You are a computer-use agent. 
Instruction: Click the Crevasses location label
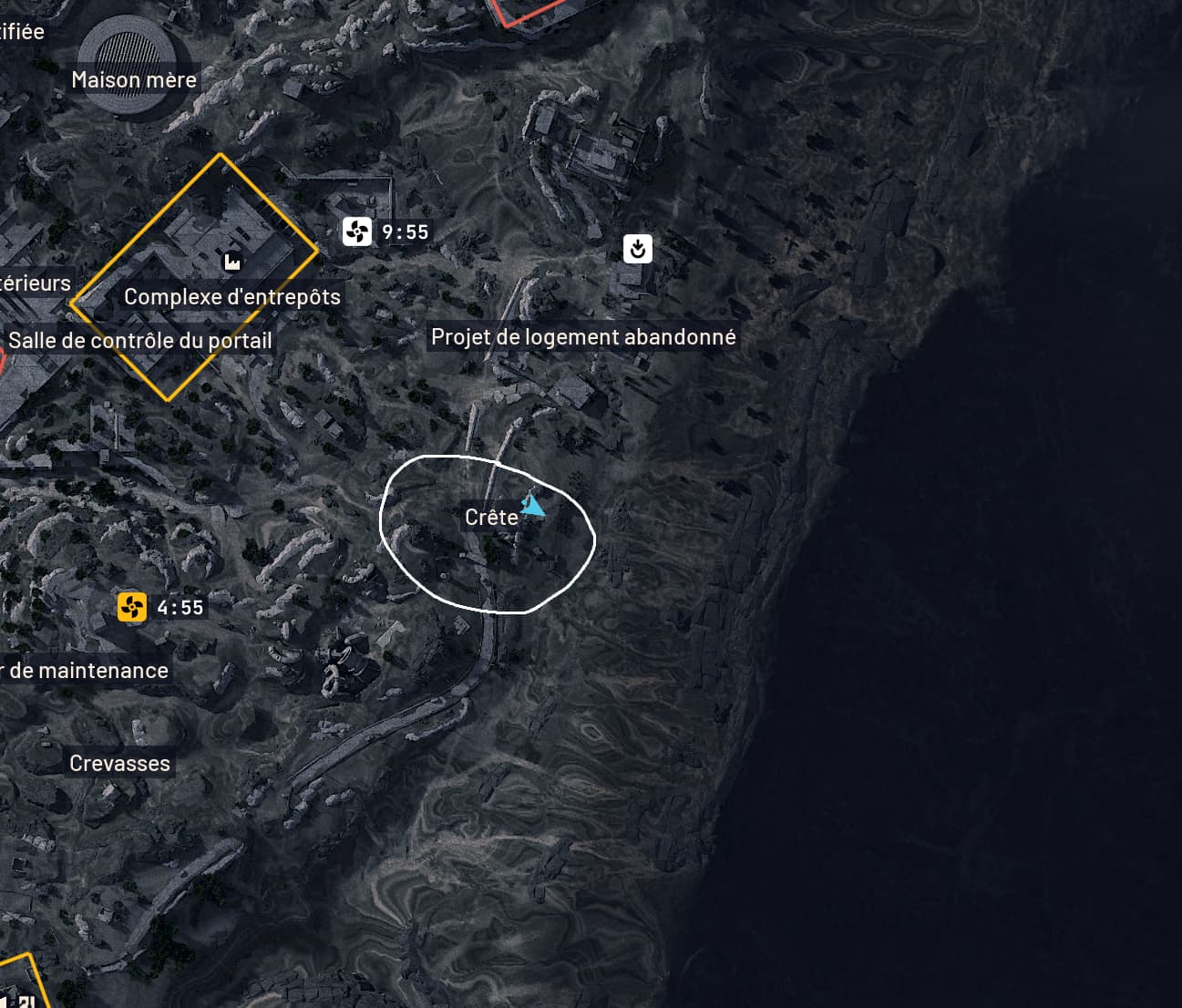(x=119, y=764)
